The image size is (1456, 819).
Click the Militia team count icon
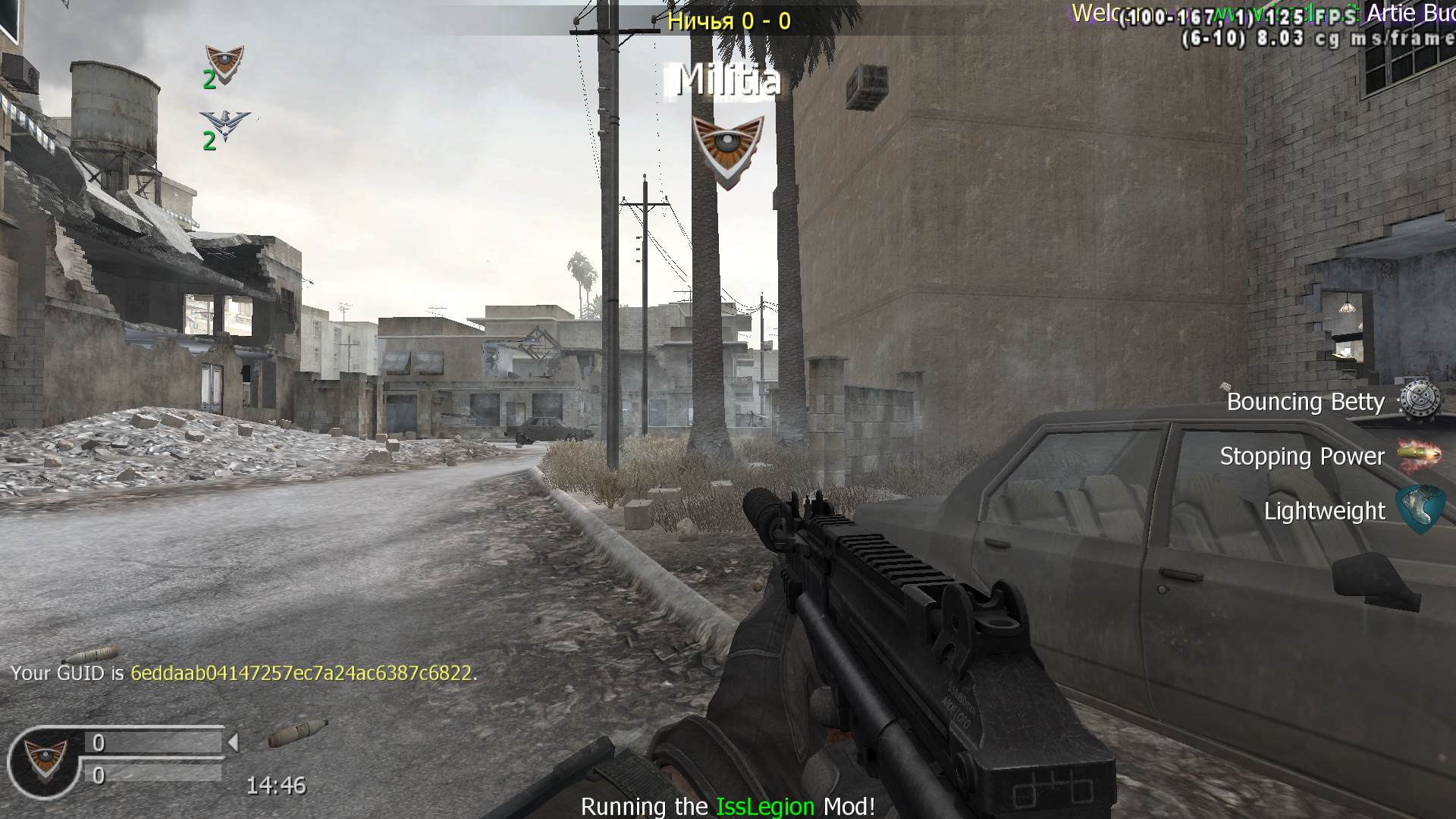pos(224,64)
